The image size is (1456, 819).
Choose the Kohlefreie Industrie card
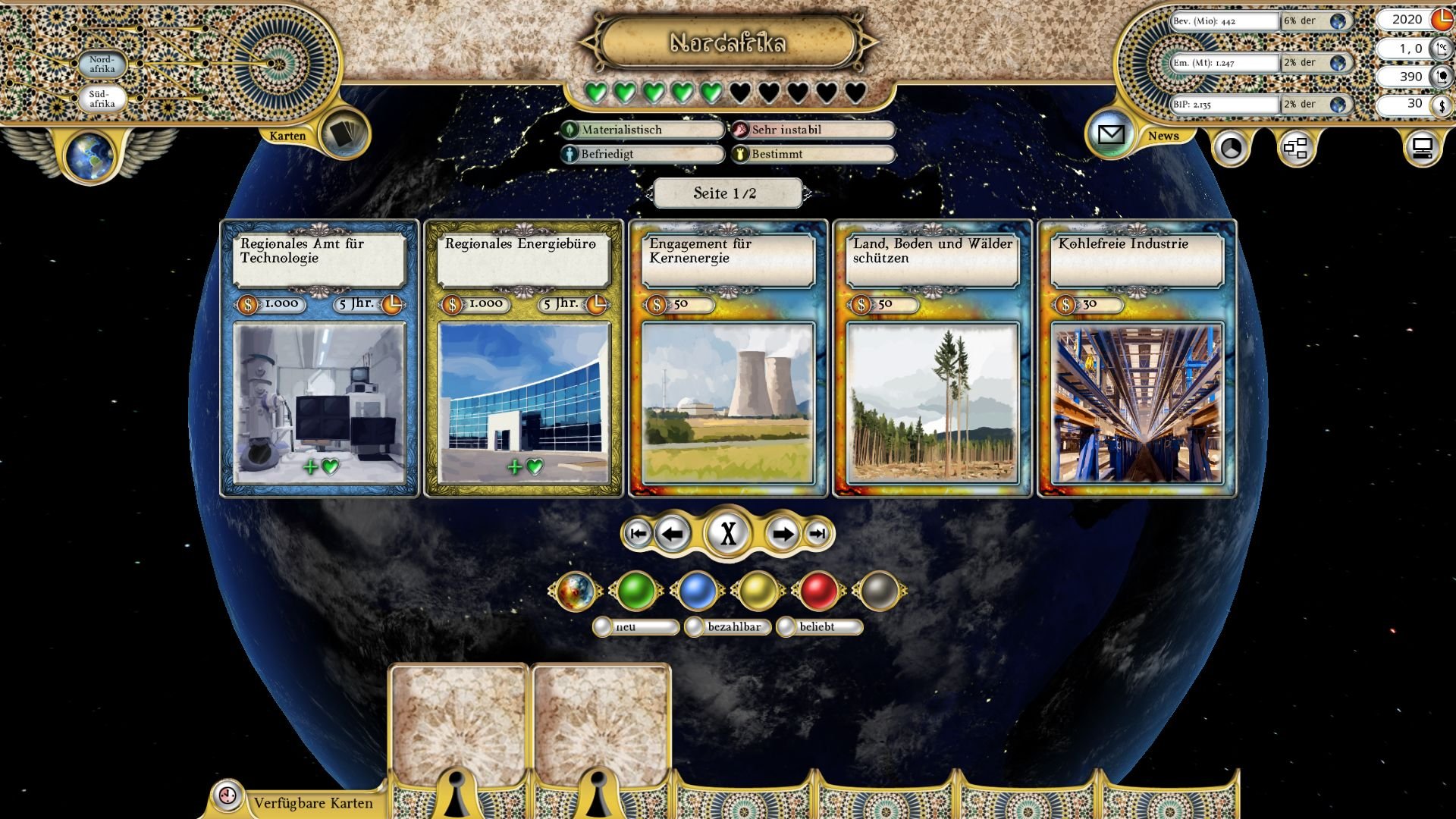(x=1137, y=359)
